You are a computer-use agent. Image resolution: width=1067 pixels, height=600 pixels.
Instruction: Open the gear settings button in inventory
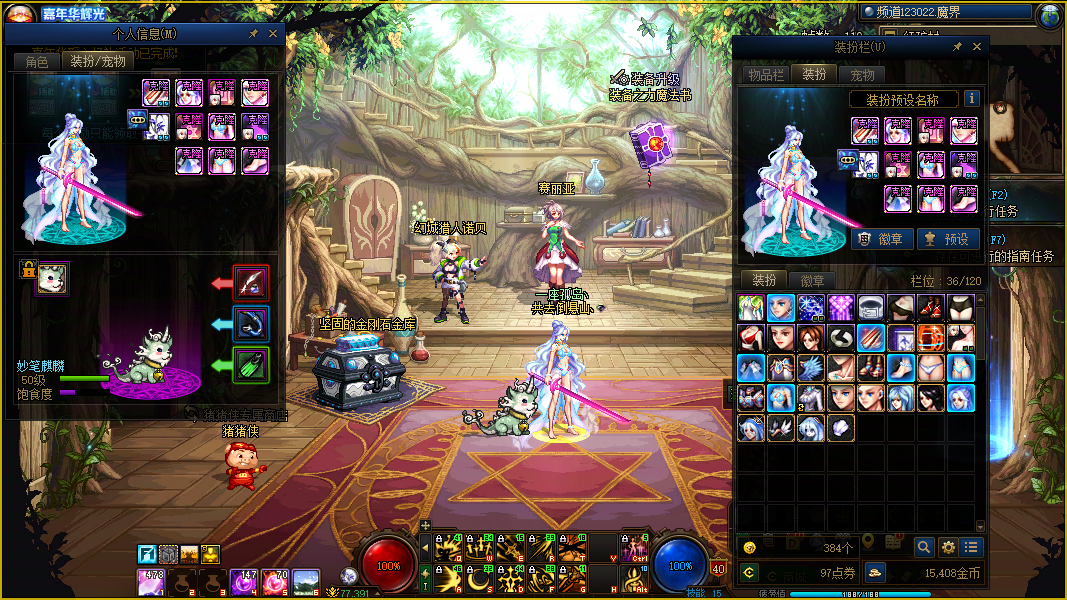click(948, 547)
